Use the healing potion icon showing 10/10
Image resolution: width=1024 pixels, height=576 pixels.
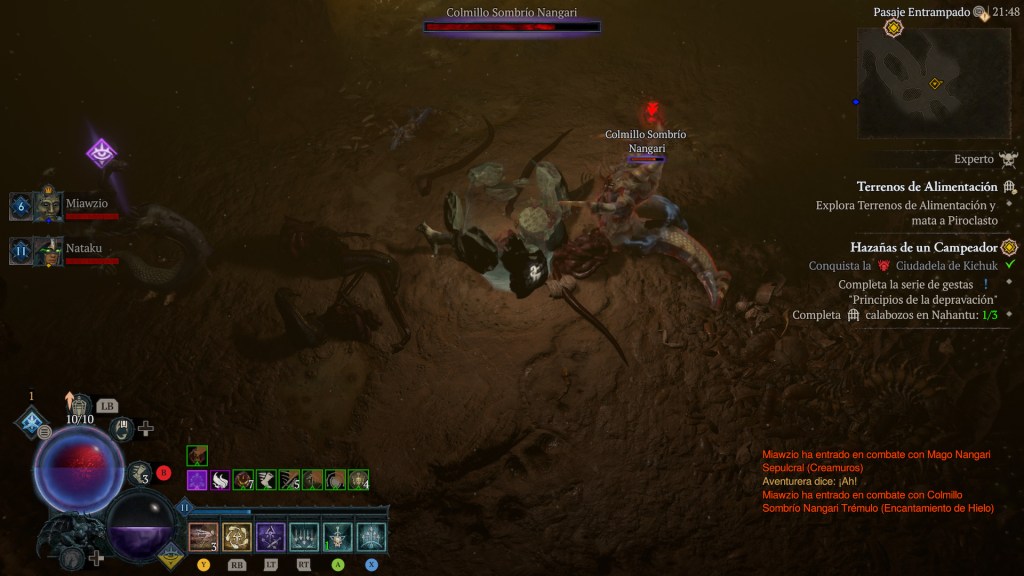[x=78, y=406]
